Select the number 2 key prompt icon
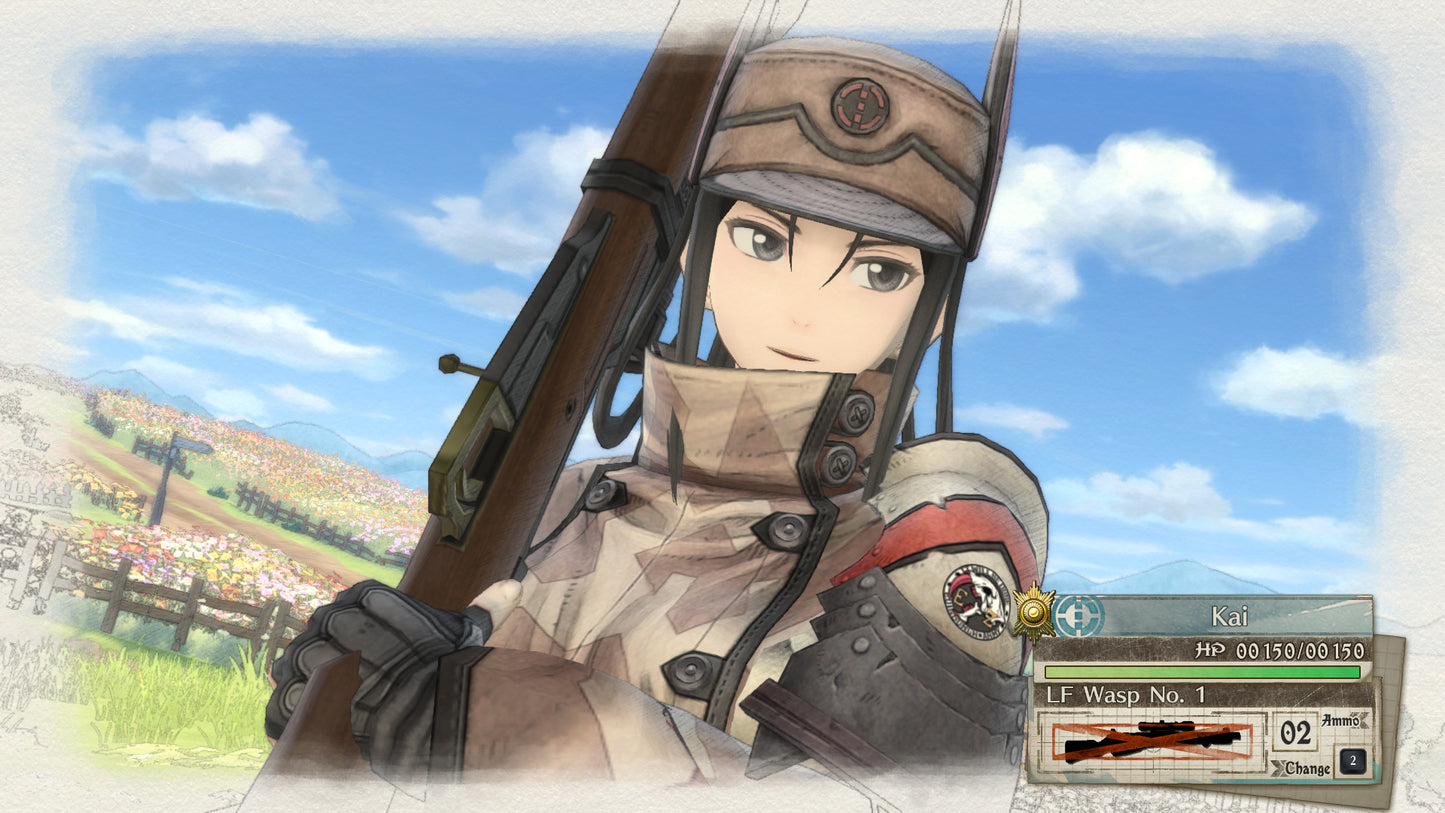This screenshot has width=1445, height=813. pyautogui.click(x=1352, y=760)
